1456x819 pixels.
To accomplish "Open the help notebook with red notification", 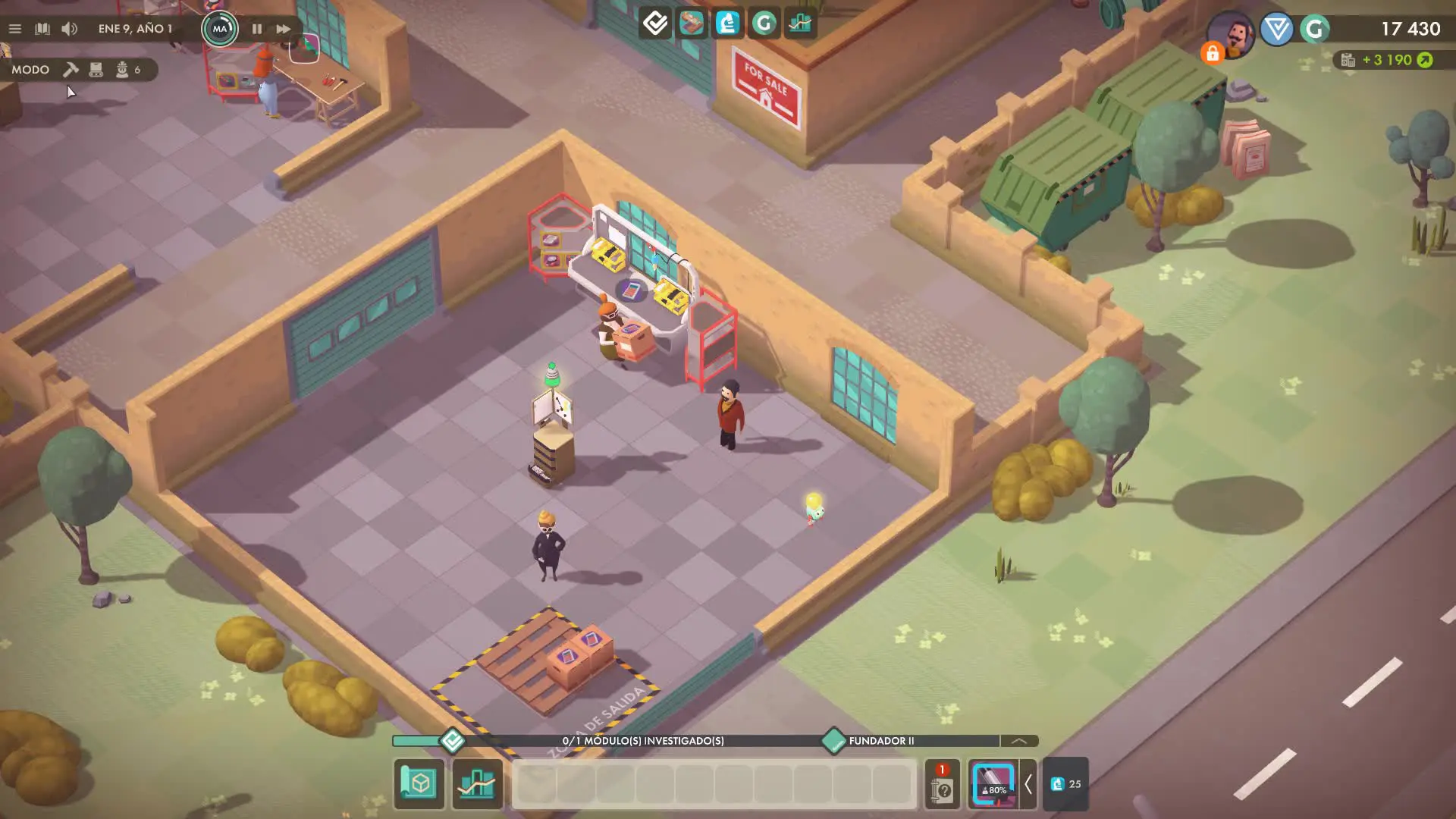I will pyautogui.click(x=942, y=786).
